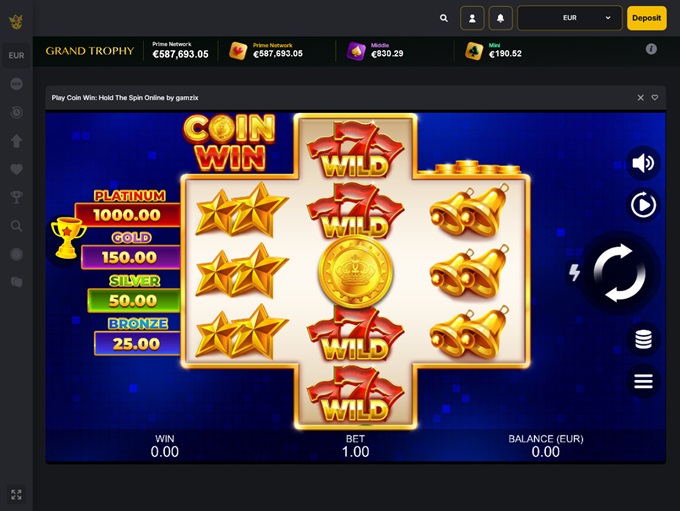Open bet settings via the coin stack icon

643,340
